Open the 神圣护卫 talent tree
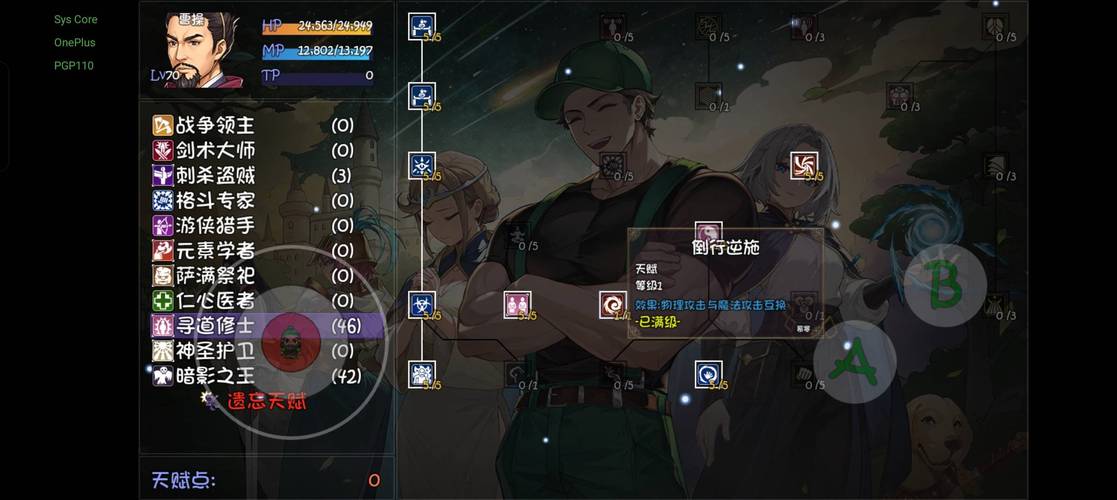Screen dimensions: 1117x500 pos(215,351)
